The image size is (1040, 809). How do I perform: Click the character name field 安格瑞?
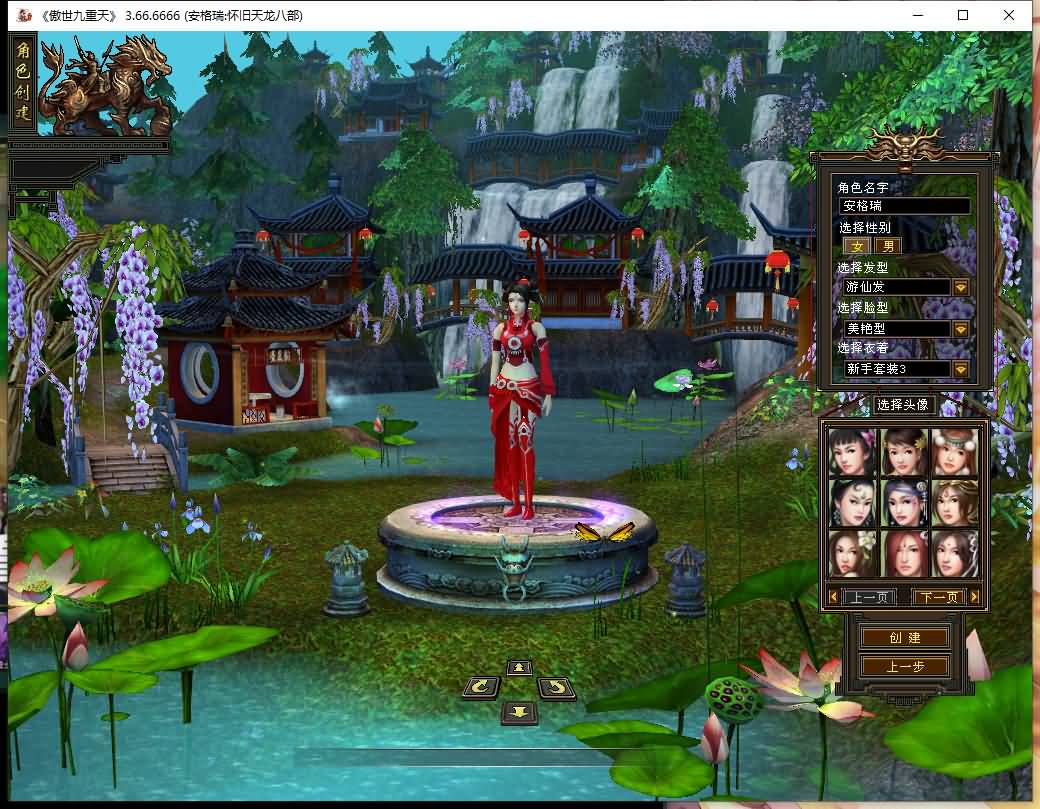coord(904,206)
